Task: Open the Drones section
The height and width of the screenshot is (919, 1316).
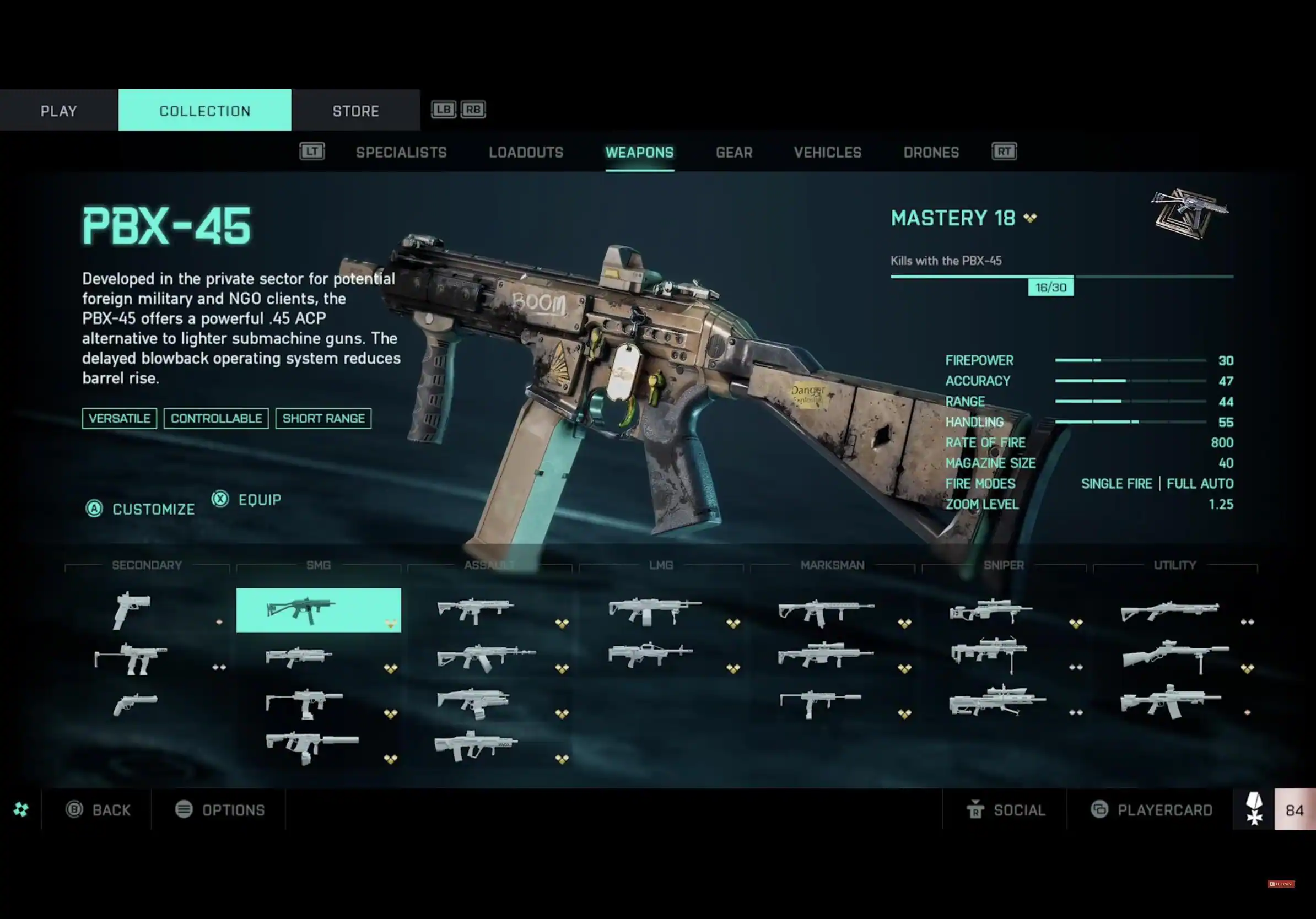Action: pos(931,153)
